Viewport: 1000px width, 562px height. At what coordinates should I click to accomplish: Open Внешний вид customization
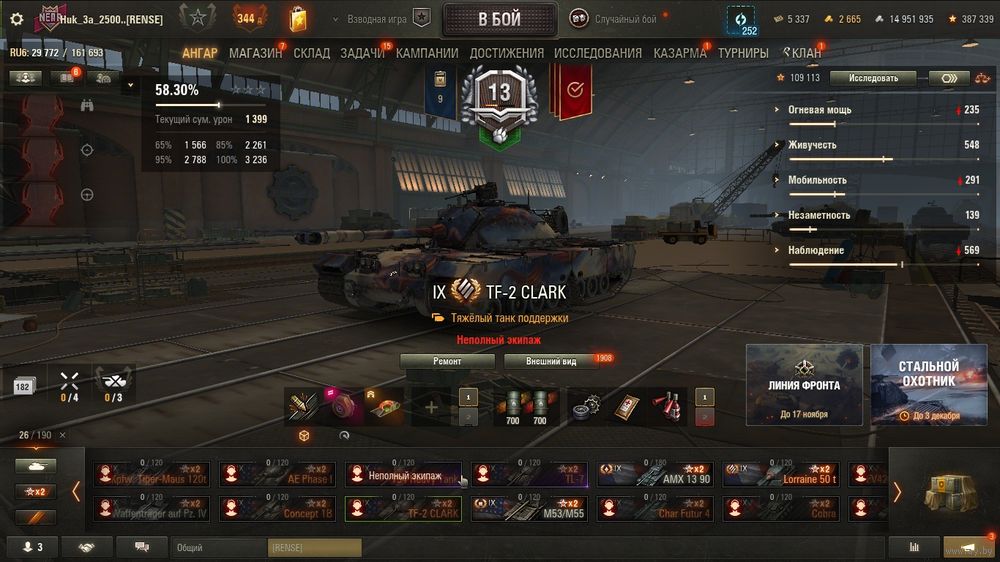coord(550,361)
